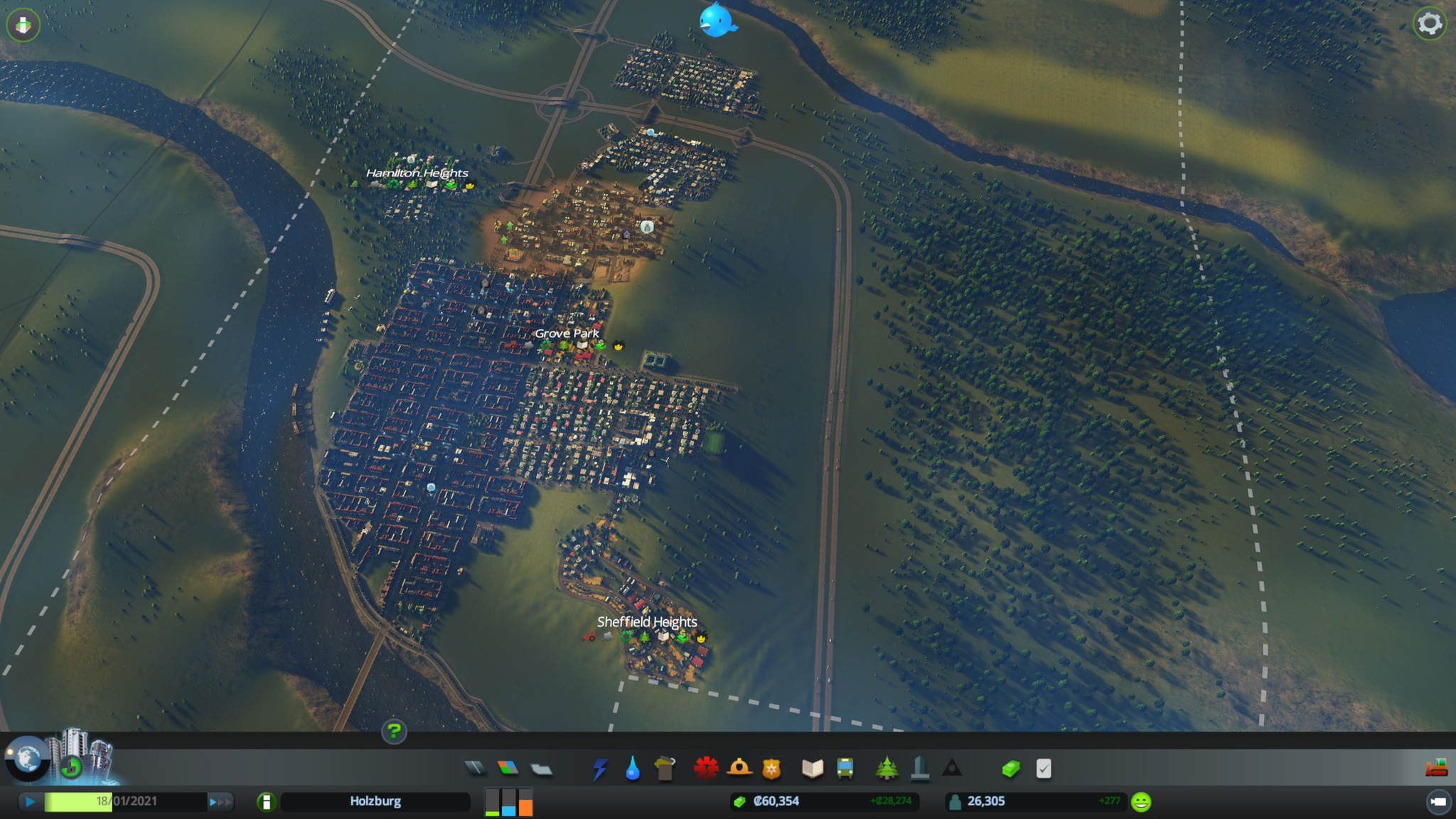
Task: Open the city info button beside Holzburg
Action: (266, 802)
